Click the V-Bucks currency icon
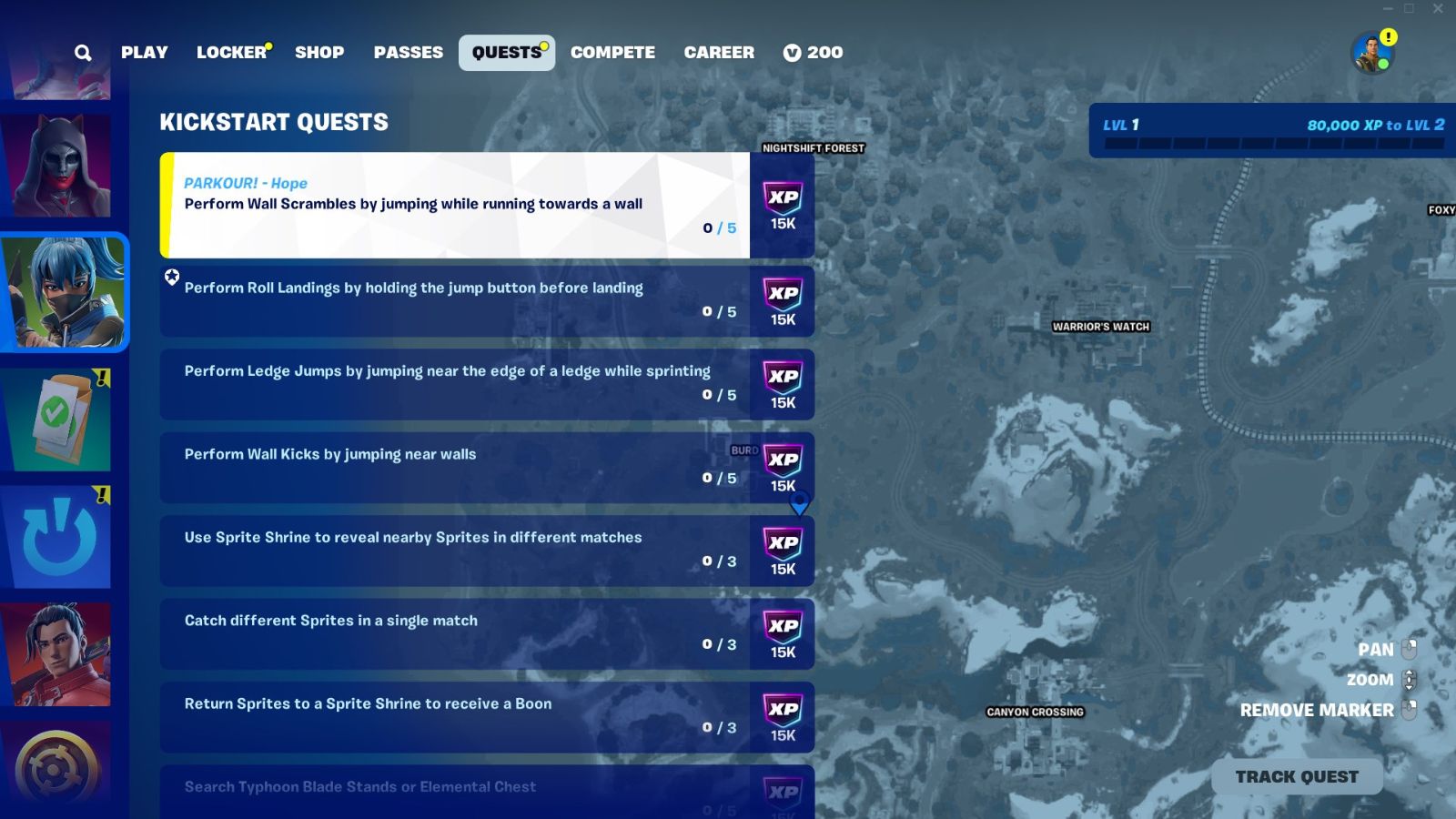This screenshot has width=1456, height=819. [x=790, y=52]
